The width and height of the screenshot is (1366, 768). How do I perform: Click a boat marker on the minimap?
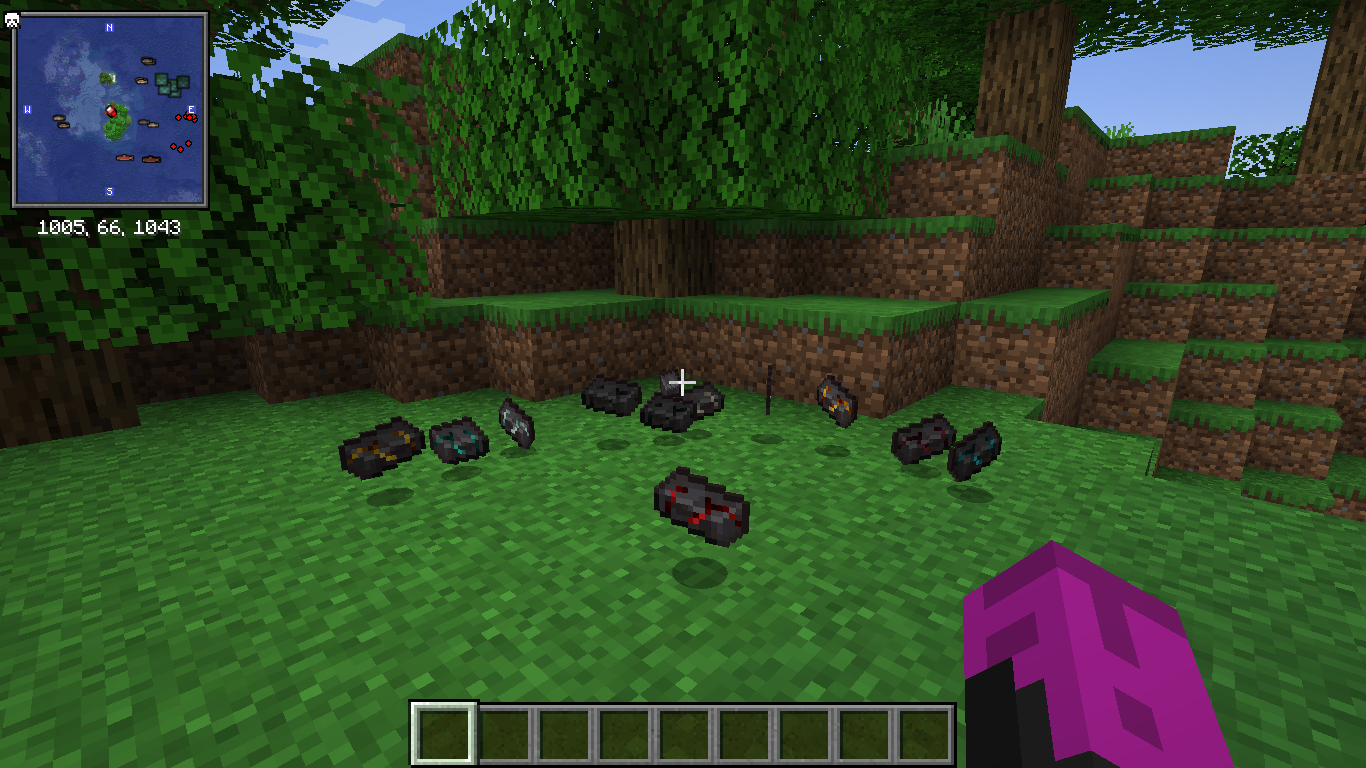pyautogui.click(x=147, y=59)
